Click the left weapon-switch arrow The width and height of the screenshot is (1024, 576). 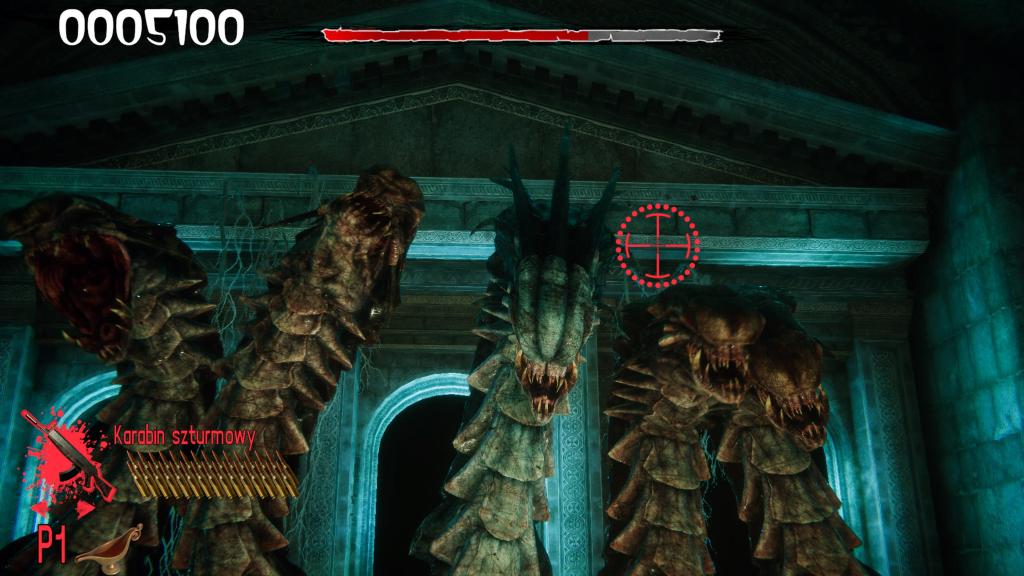(44, 507)
